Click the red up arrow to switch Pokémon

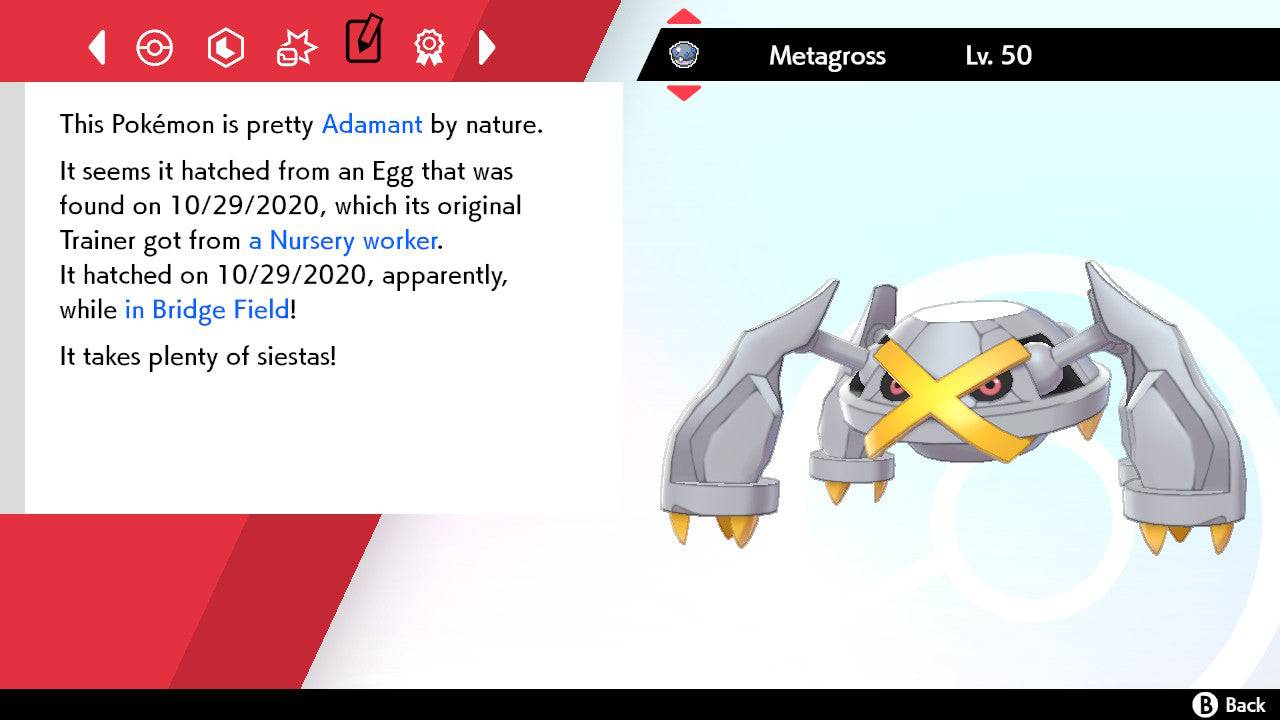point(683,14)
